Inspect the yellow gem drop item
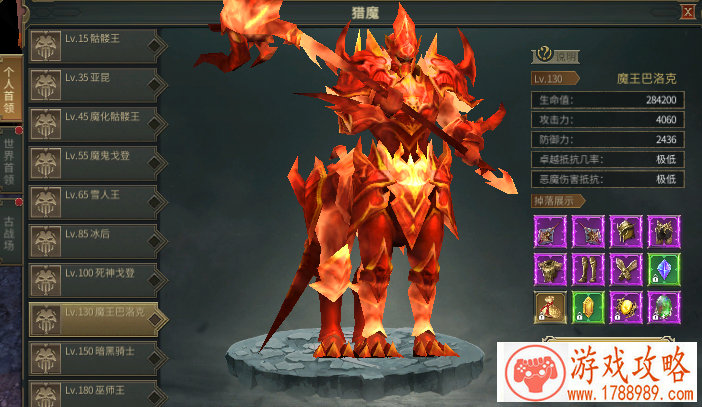The height and width of the screenshot is (407, 702). pyautogui.click(x=586, y=305)
